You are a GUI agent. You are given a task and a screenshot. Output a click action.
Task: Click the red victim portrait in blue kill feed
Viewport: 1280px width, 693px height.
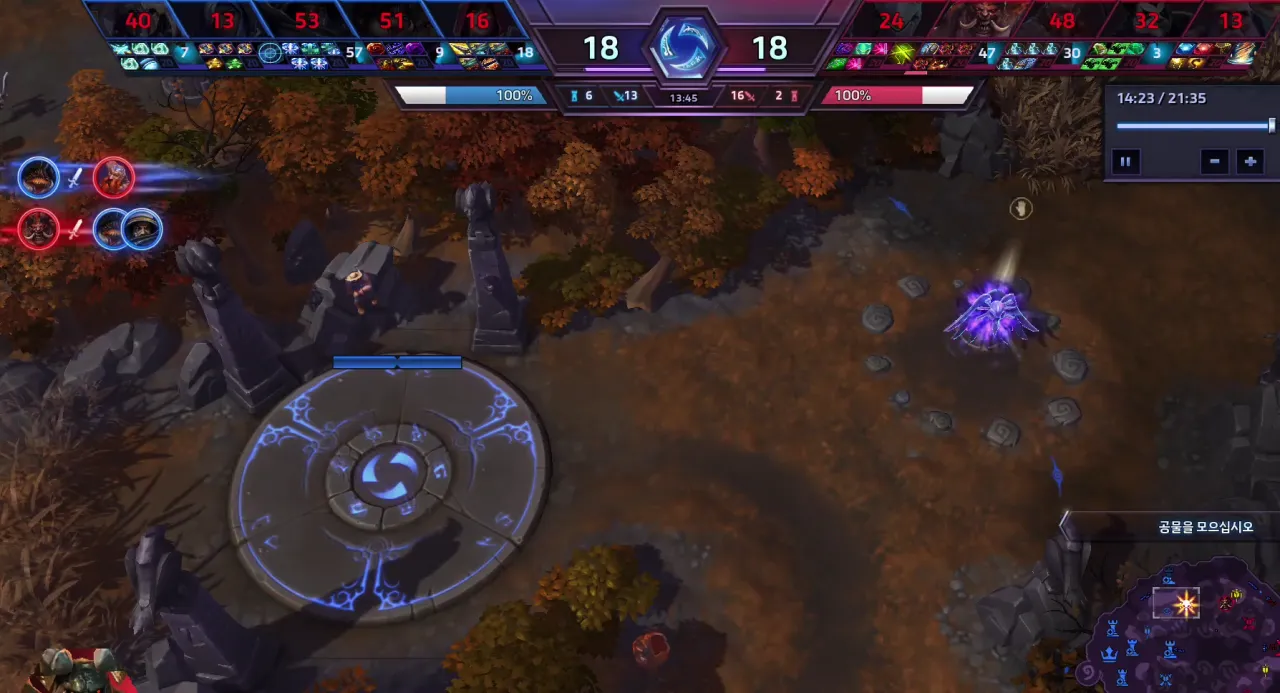tap(114, 178)
